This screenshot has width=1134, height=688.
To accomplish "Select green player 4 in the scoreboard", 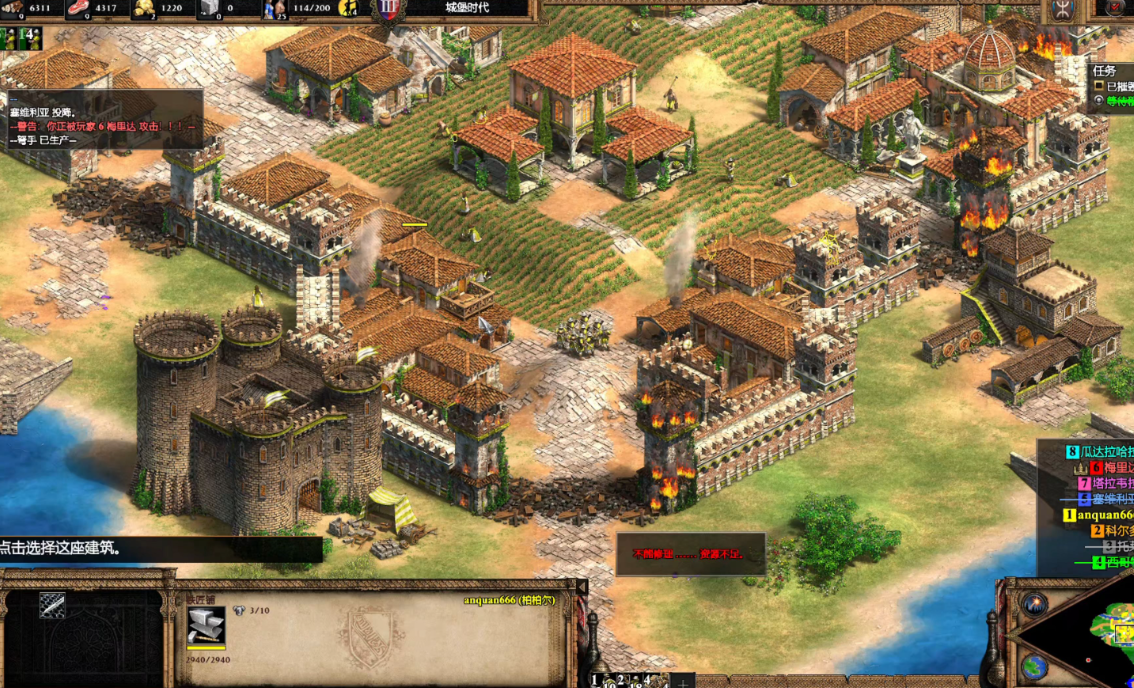I will (1110, 562).
